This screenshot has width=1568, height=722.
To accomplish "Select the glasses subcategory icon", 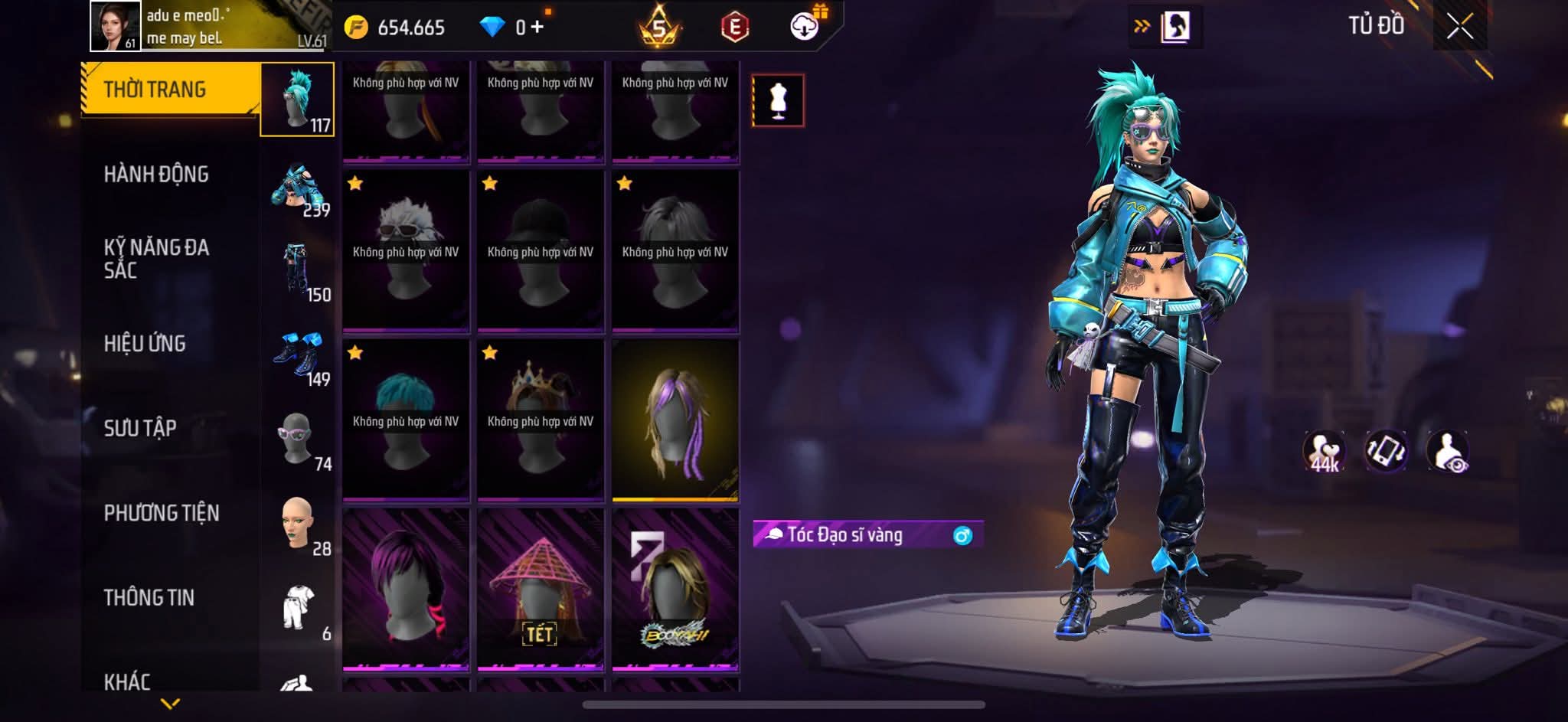I will tap(296, 439).
